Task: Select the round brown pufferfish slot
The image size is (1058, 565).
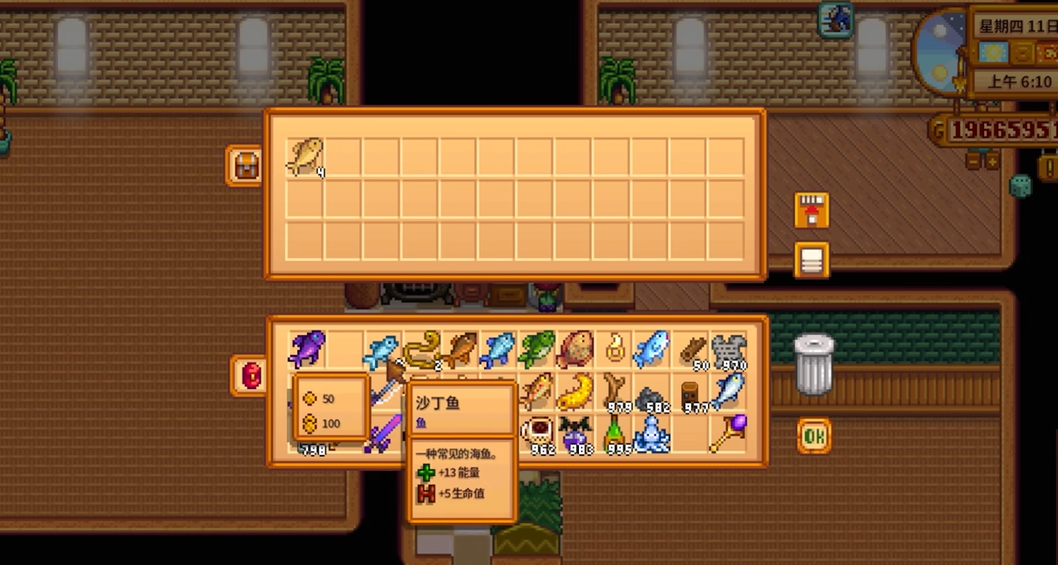Action: pos(575,349)
